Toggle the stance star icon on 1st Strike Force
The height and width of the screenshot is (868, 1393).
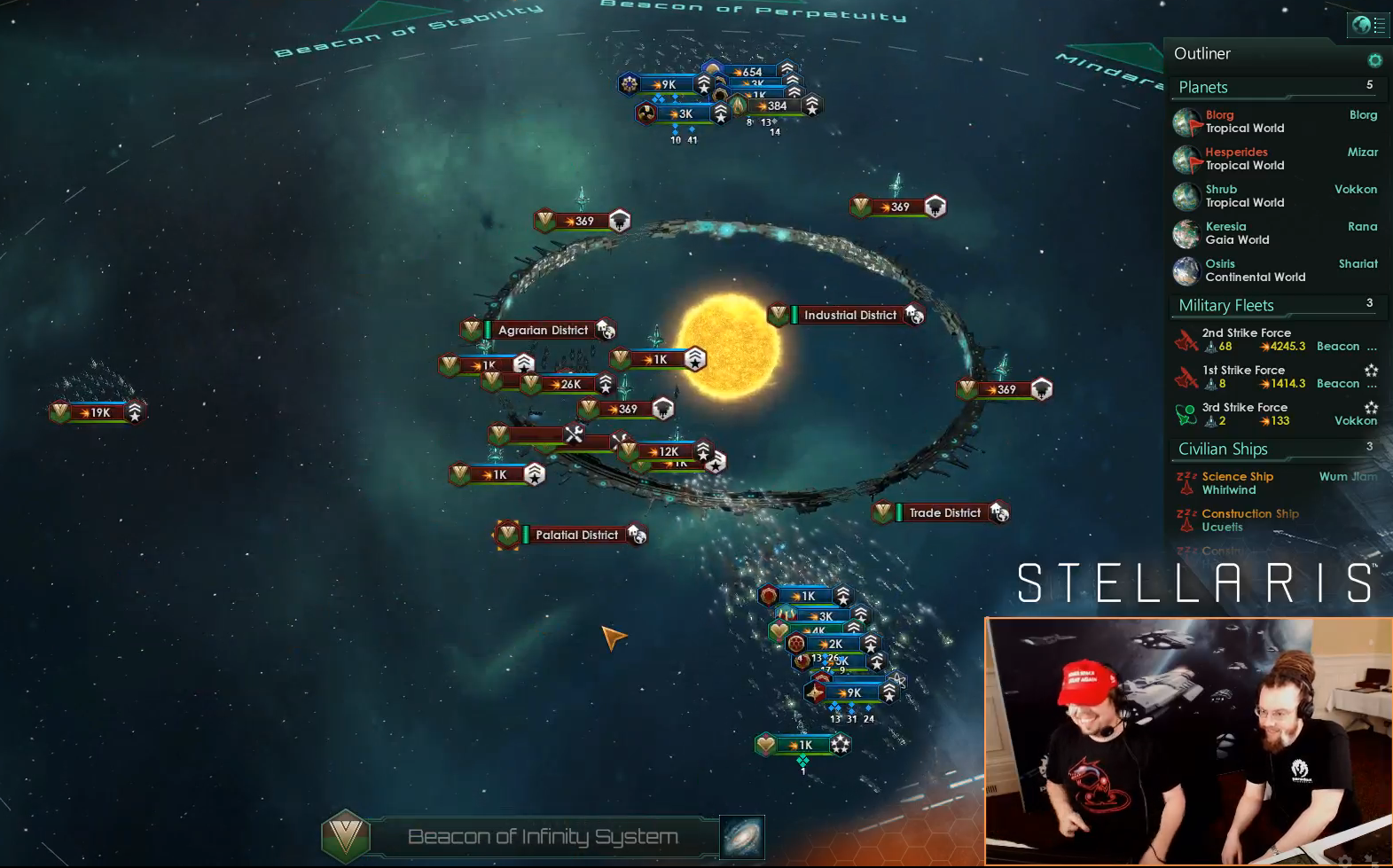coord(1371,371)
